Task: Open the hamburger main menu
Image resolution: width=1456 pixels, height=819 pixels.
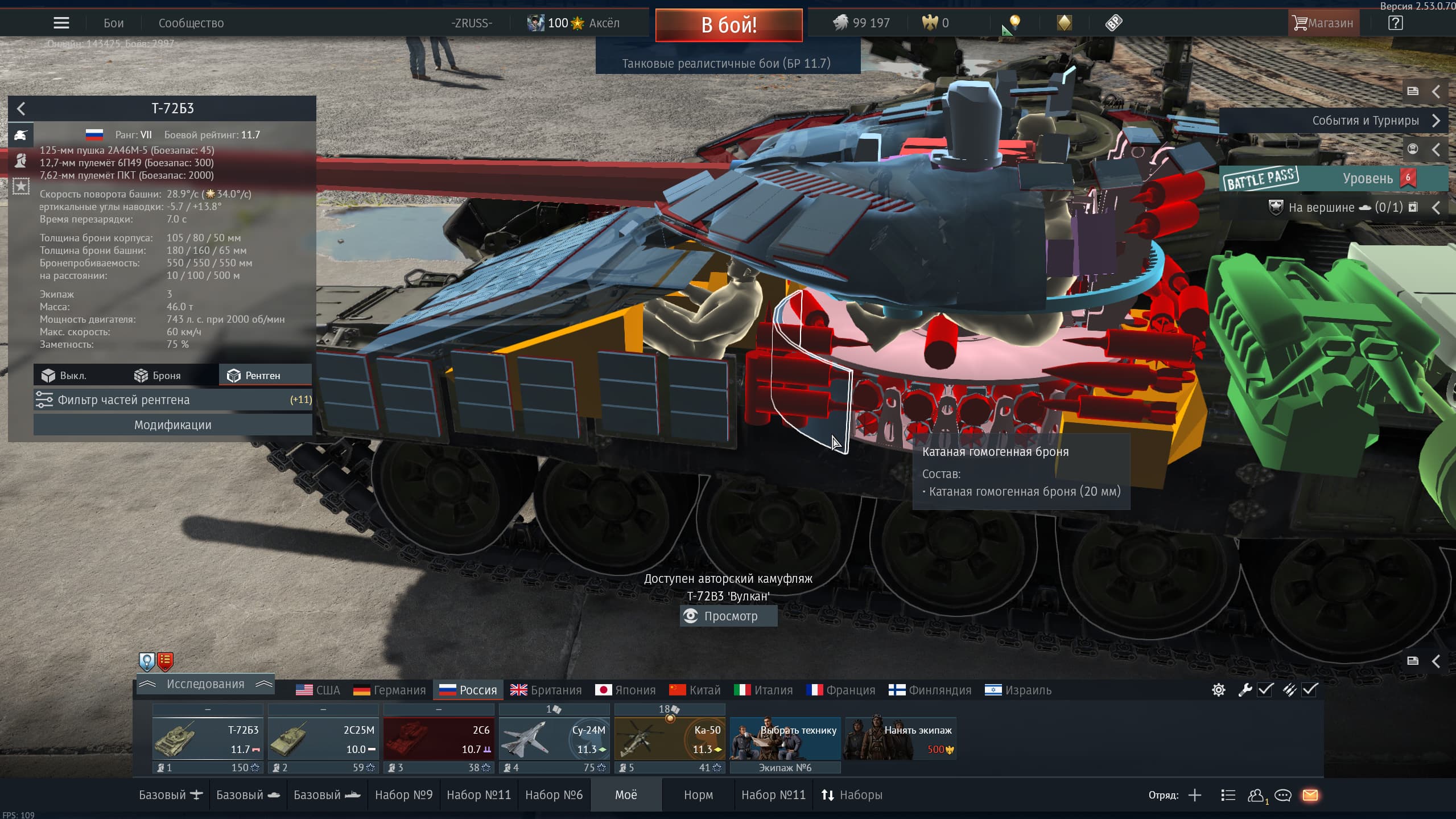Action: click(61, 23)
